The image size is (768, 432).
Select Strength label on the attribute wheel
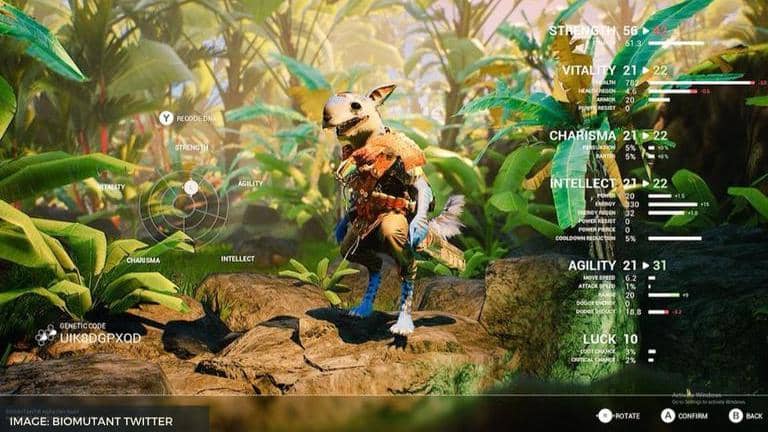[x=191, y=147]
